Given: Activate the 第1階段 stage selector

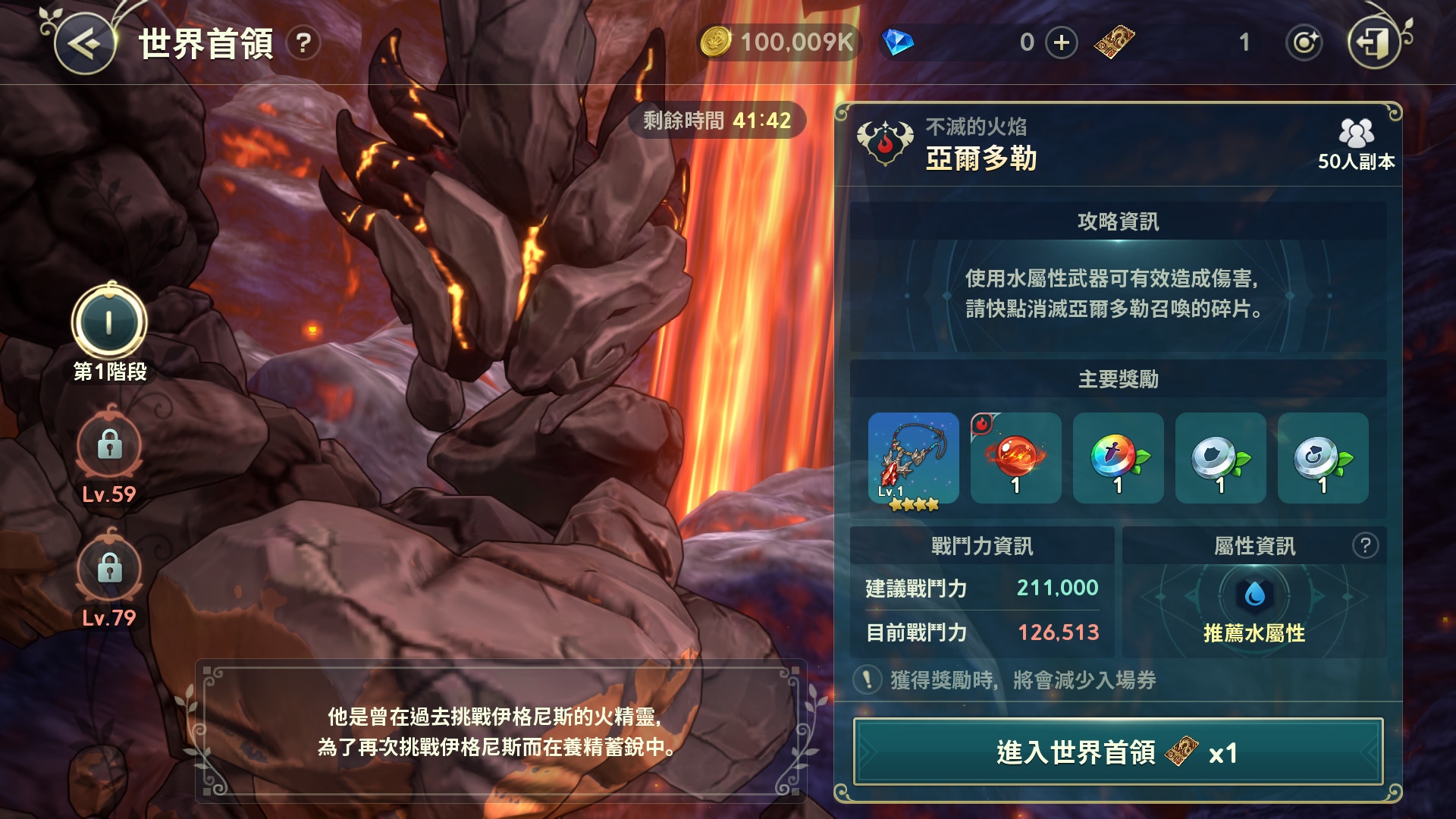Looking at the screenshot, I should 108,322.
